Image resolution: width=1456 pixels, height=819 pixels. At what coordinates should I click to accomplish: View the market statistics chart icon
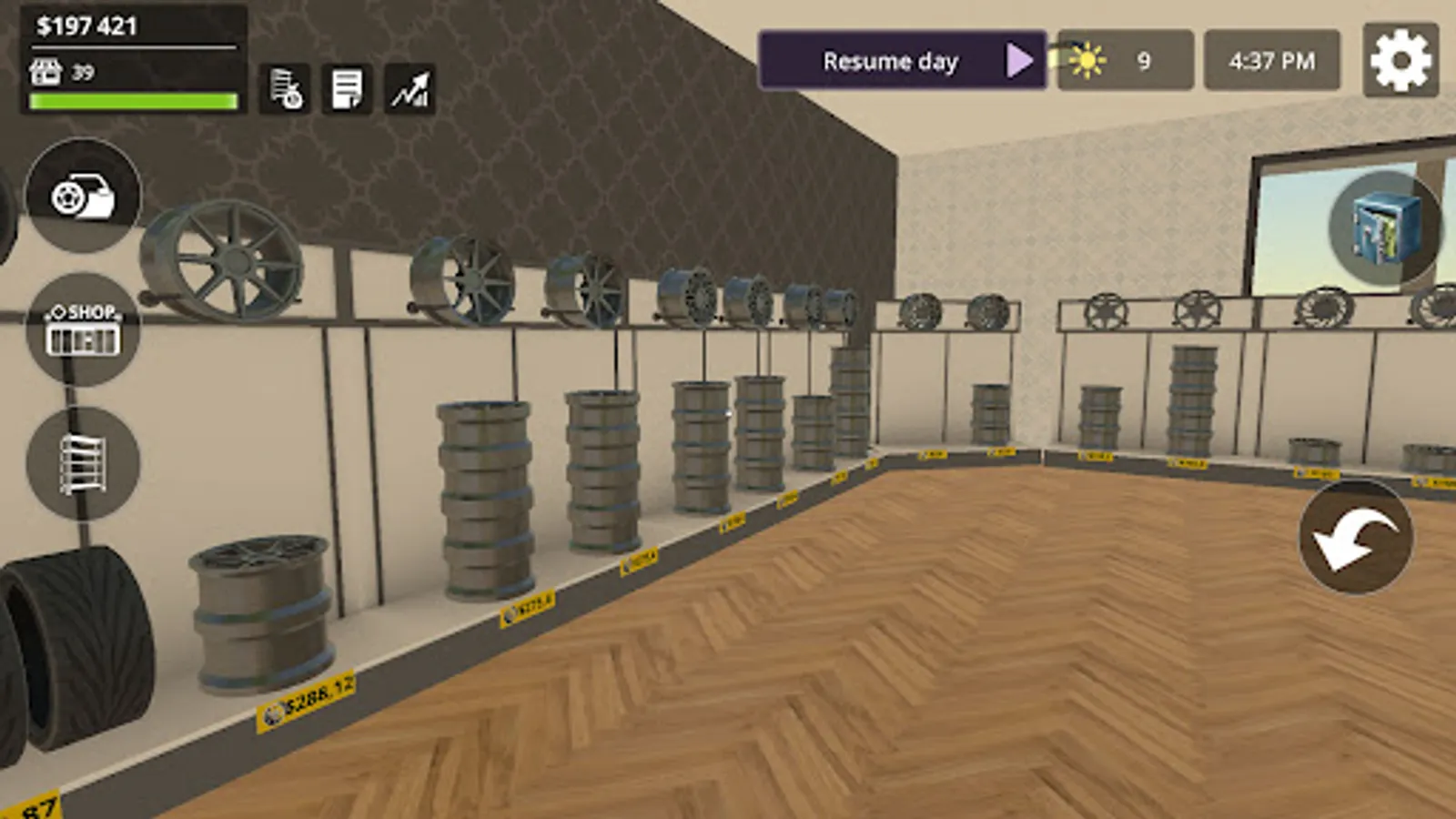point(409,88)
